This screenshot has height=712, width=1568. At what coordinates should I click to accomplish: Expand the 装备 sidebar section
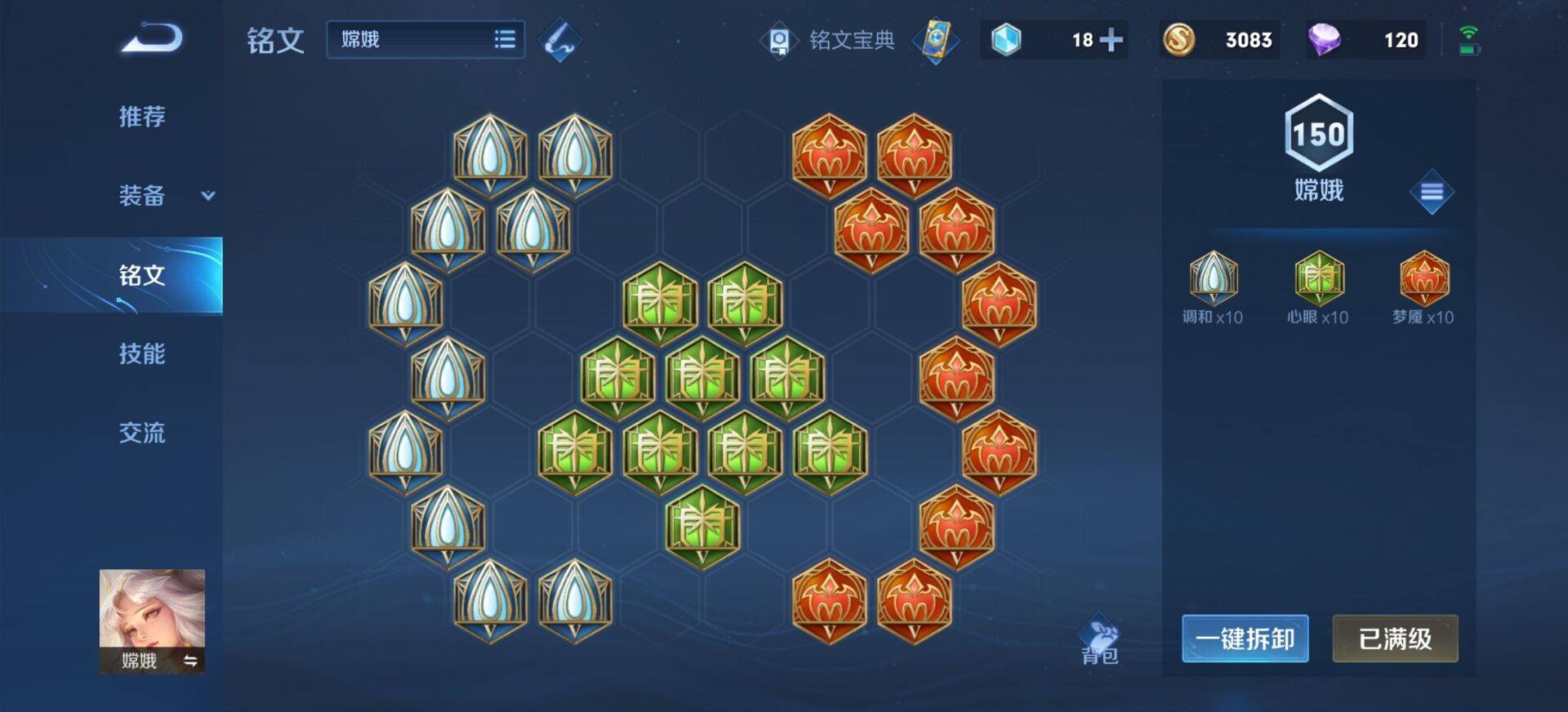tap(143, 196)
